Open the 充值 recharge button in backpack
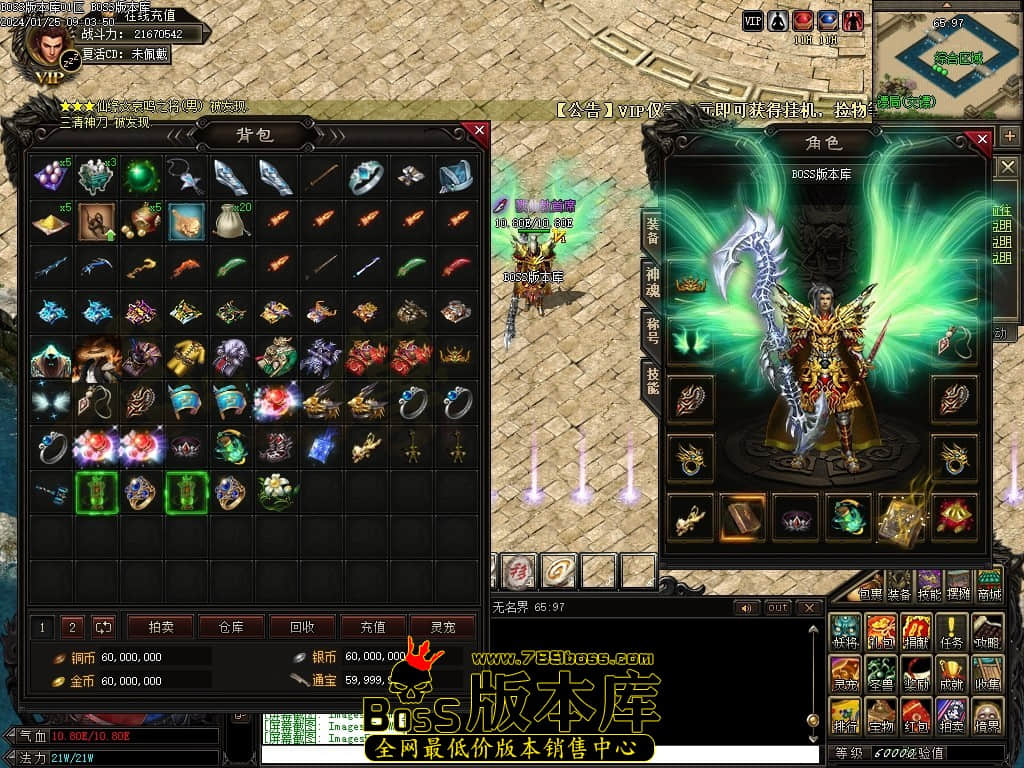The height and width of the screenshot is (768, 1024). (372, 627)
